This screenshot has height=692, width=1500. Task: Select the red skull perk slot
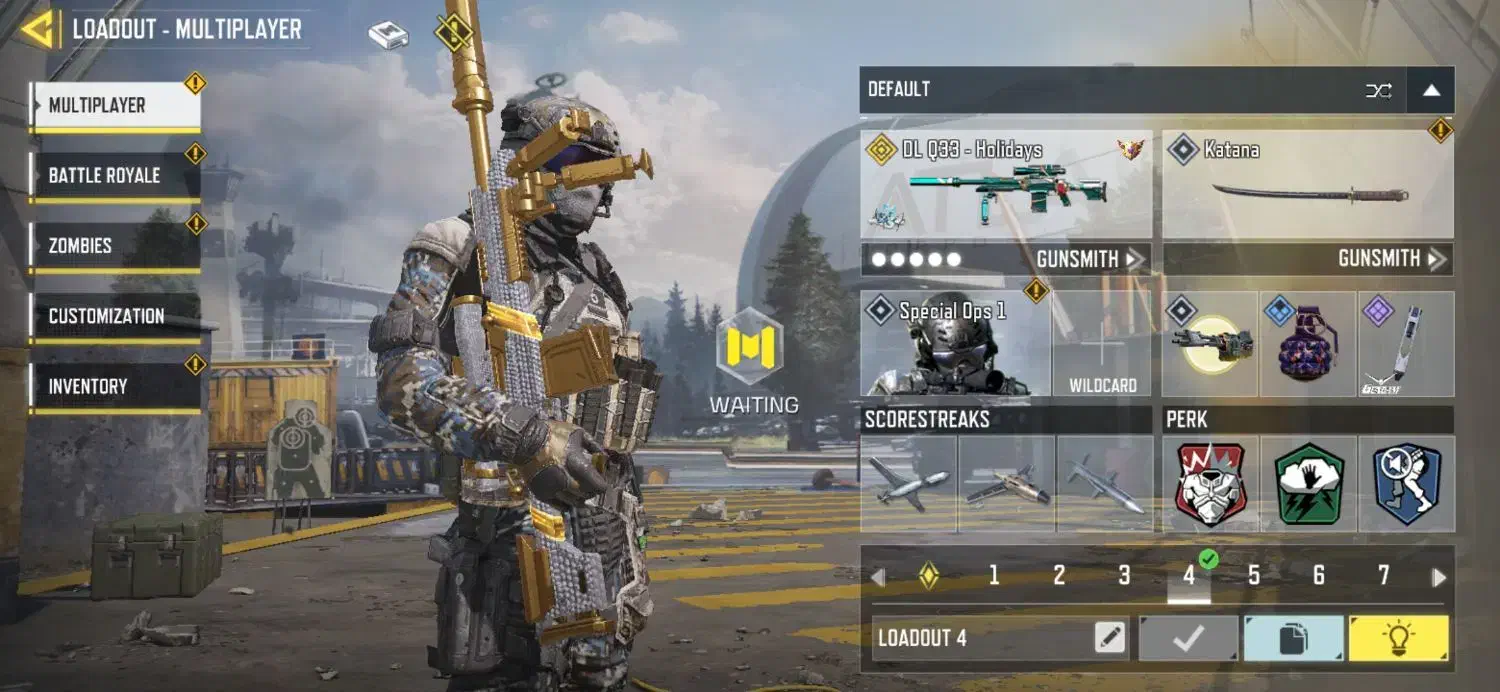coord(1210,484)
